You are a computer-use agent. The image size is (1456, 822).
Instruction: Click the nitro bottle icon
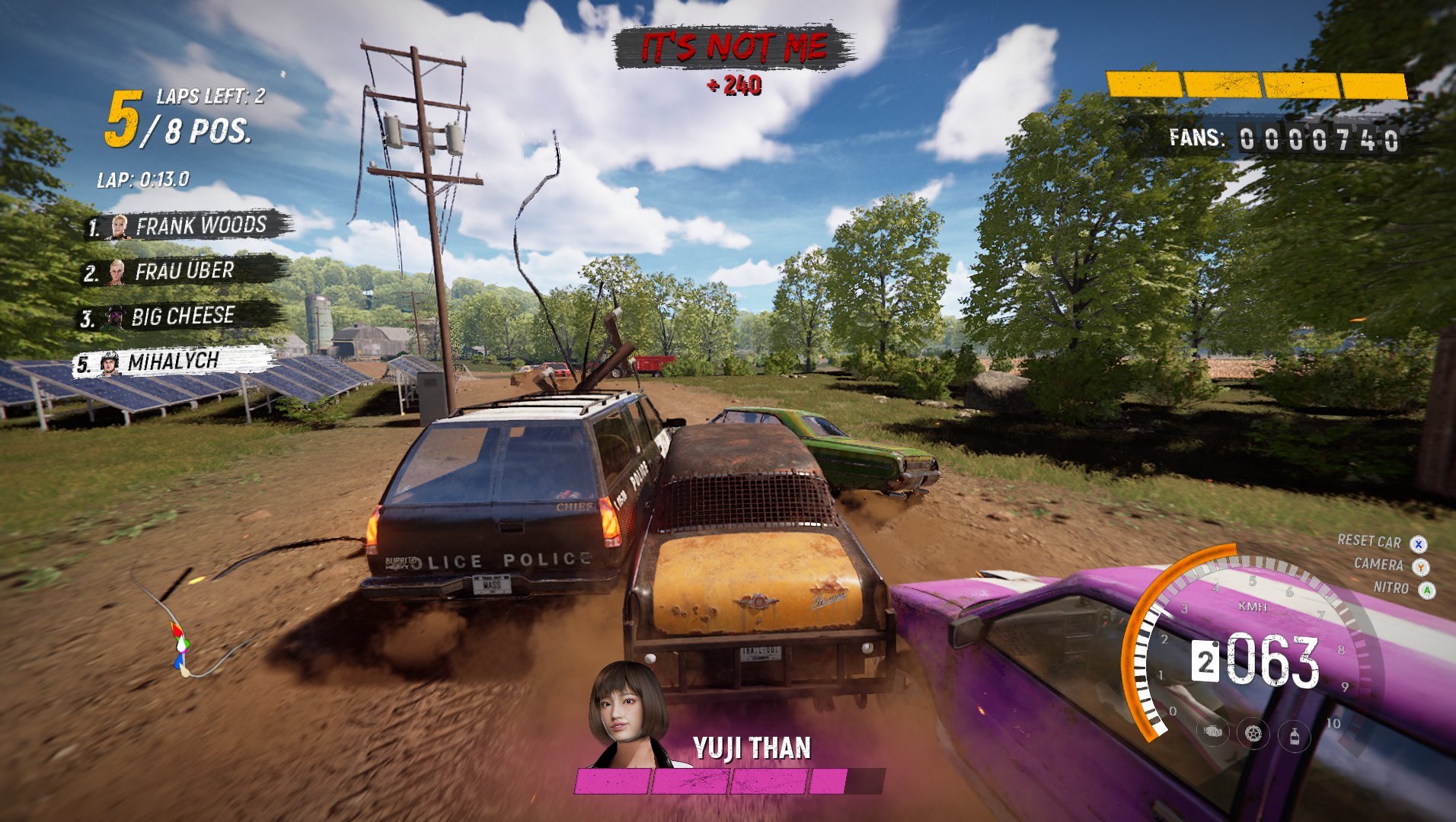click(1294, 735)
